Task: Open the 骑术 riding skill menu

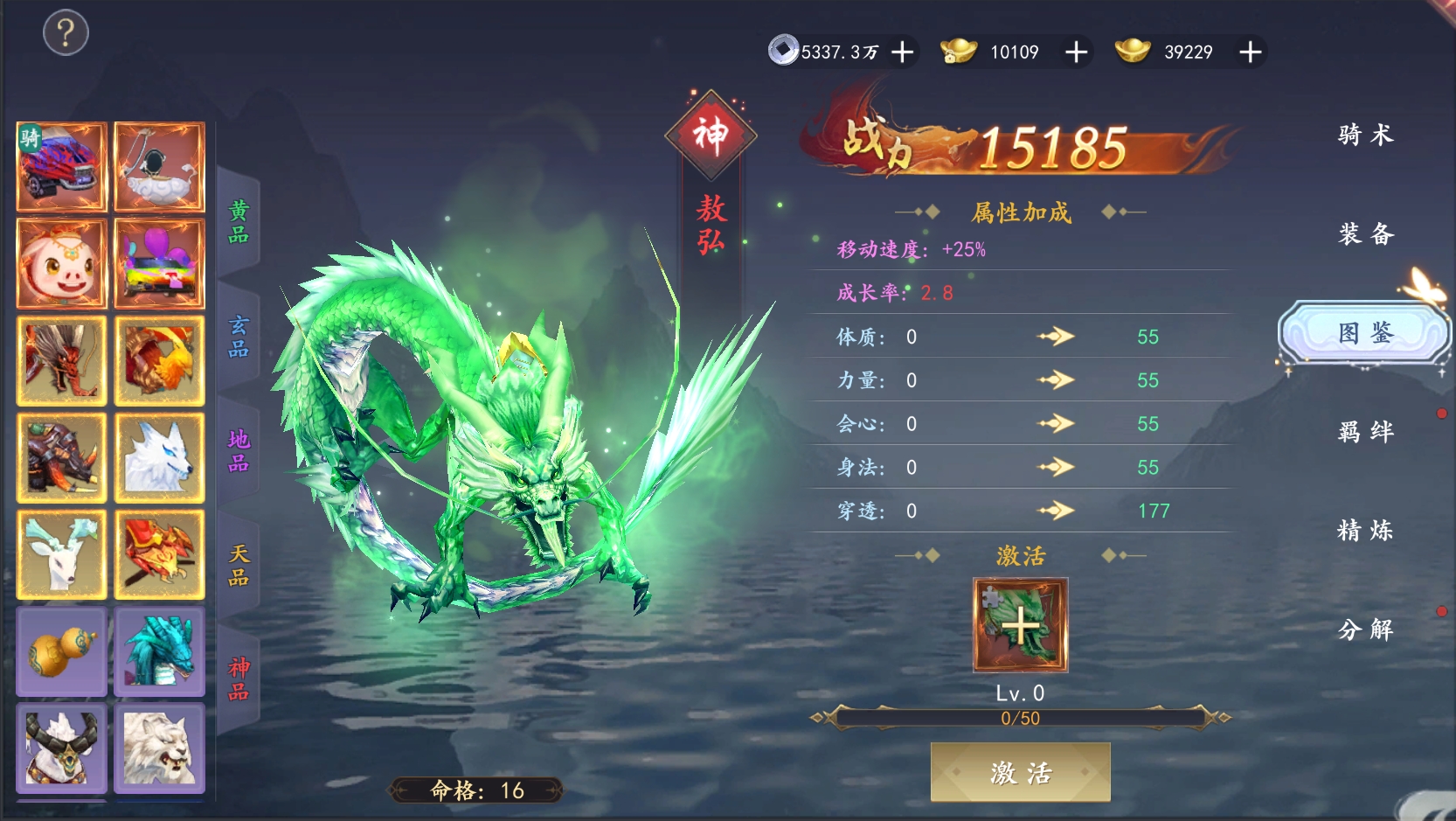Action: coord(1364,136)
